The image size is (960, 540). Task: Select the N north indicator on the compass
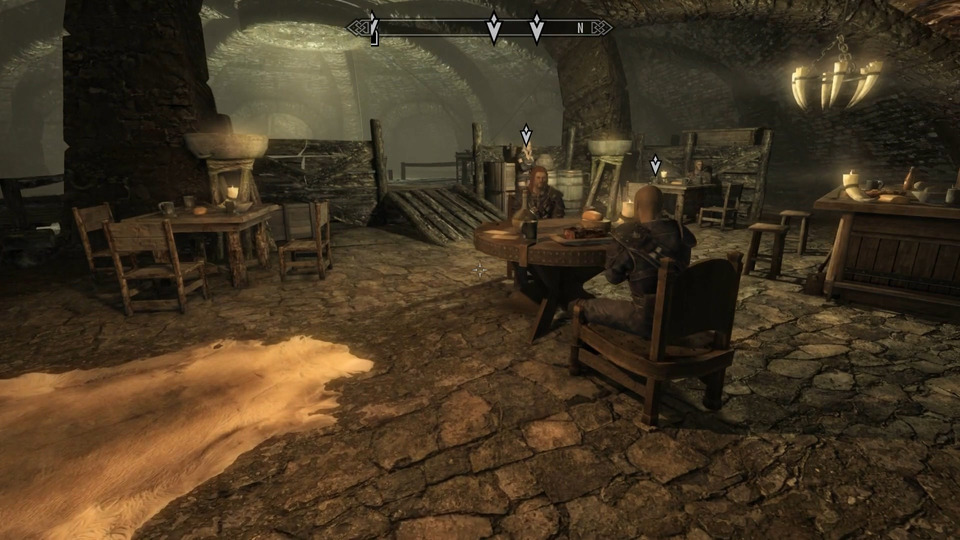[x=579, y=28]
